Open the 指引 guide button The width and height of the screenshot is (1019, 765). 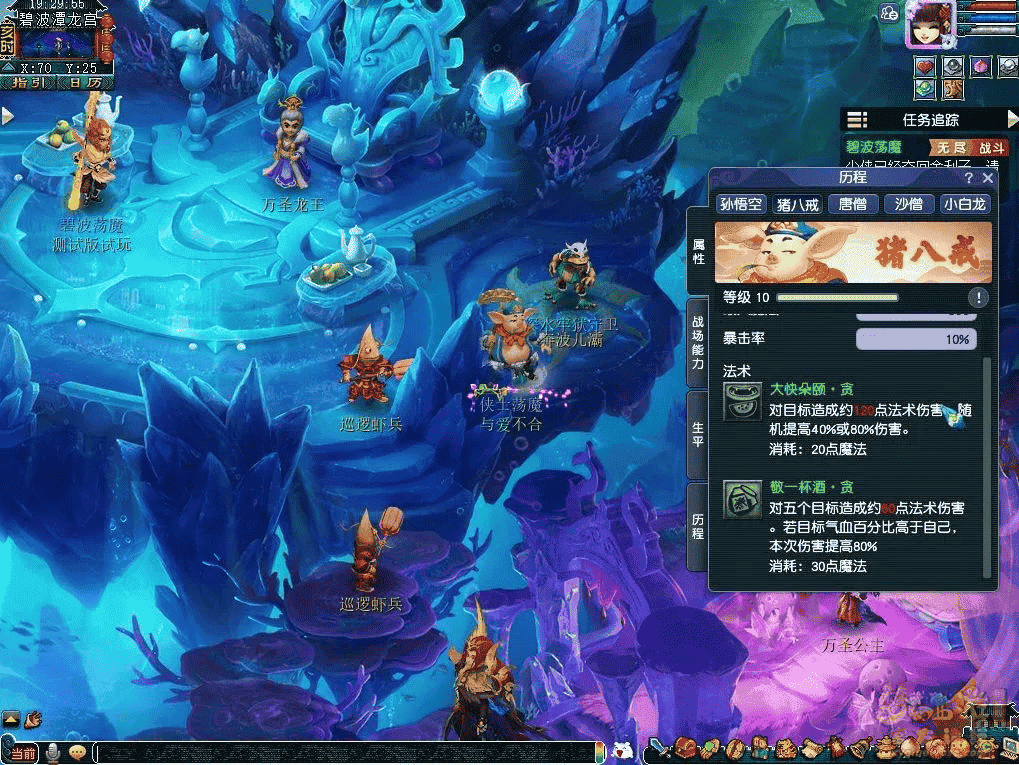[27, 82]
